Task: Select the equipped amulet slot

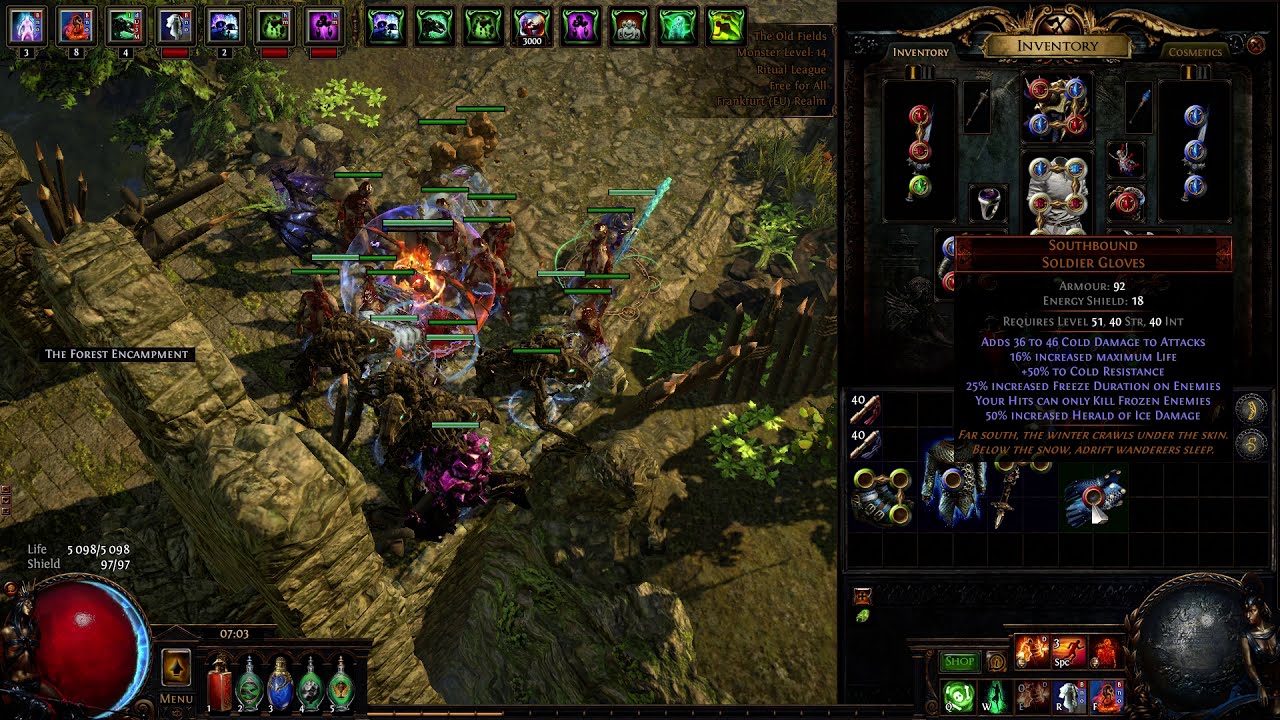Action: click(x=1126, y=159)
